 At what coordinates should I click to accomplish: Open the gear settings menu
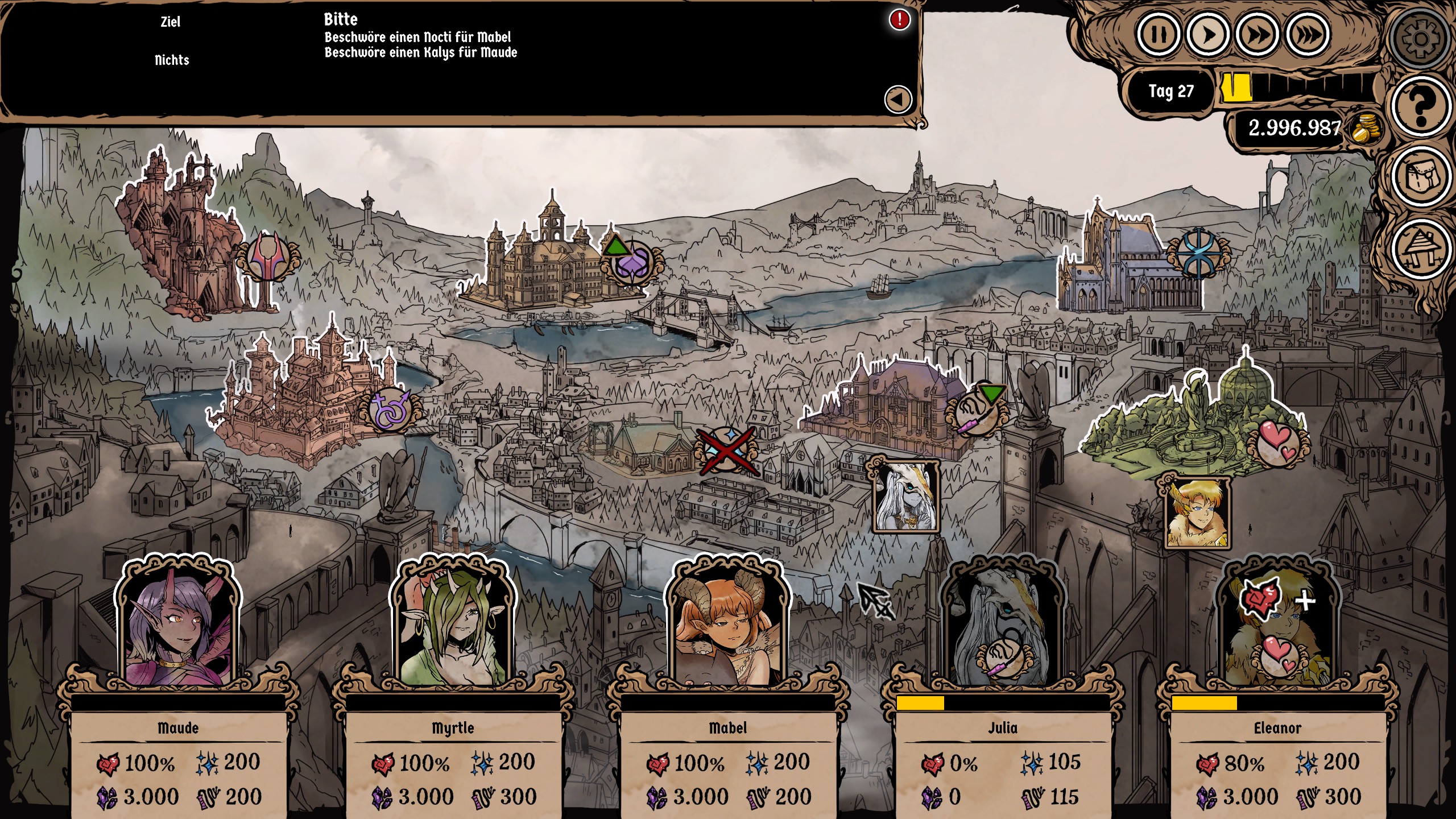click(x=1420, y=39)
